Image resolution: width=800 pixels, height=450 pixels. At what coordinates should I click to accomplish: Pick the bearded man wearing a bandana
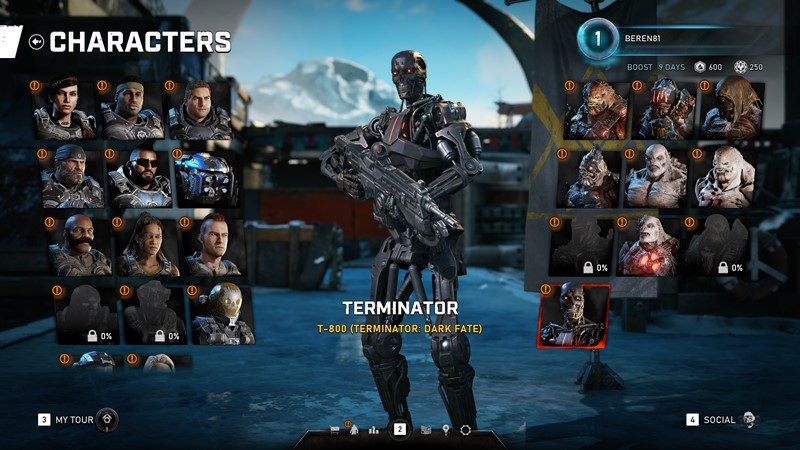tap(72, 178)
